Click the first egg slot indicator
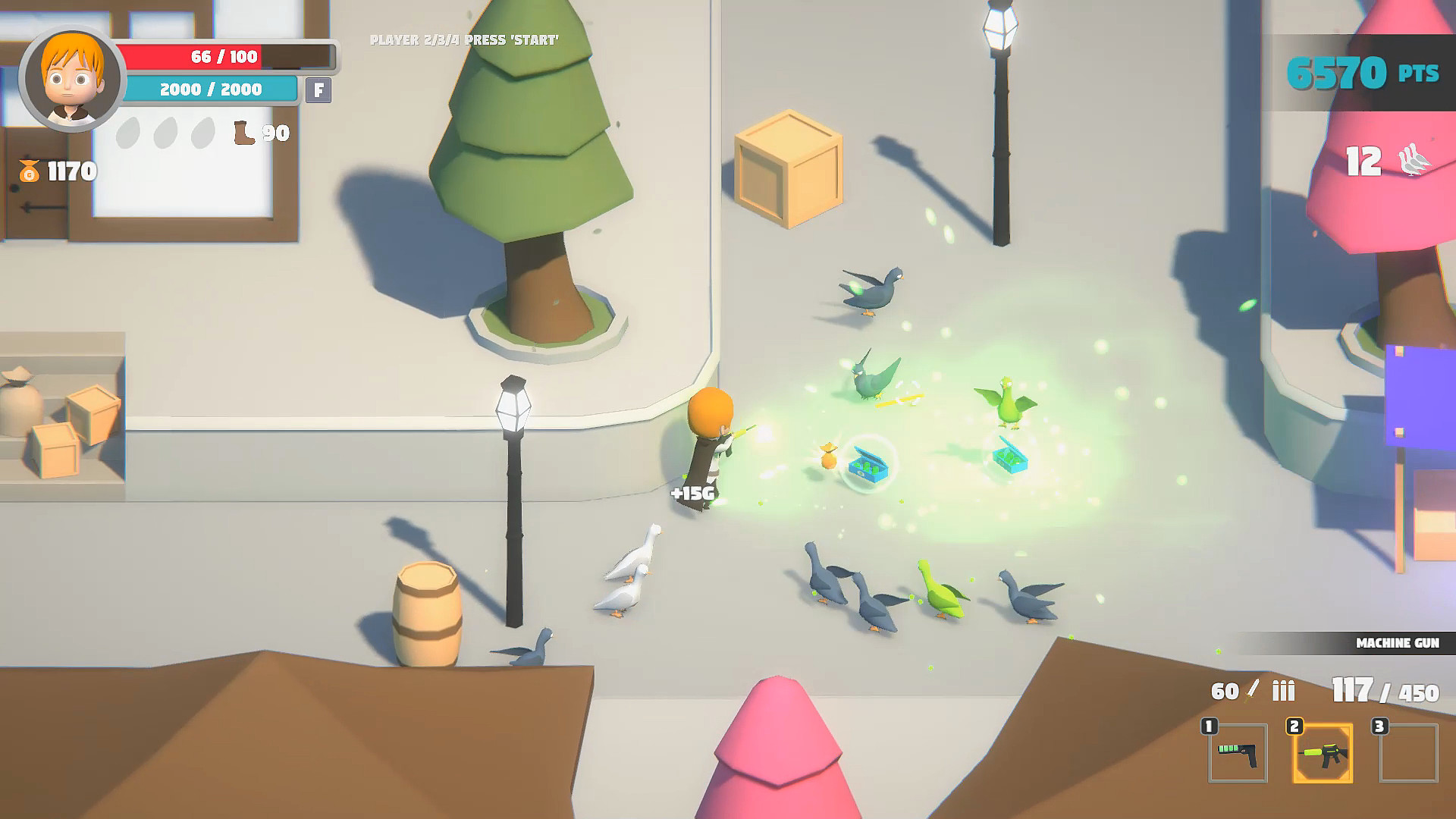1456x819 pixels. coord(128,133)
